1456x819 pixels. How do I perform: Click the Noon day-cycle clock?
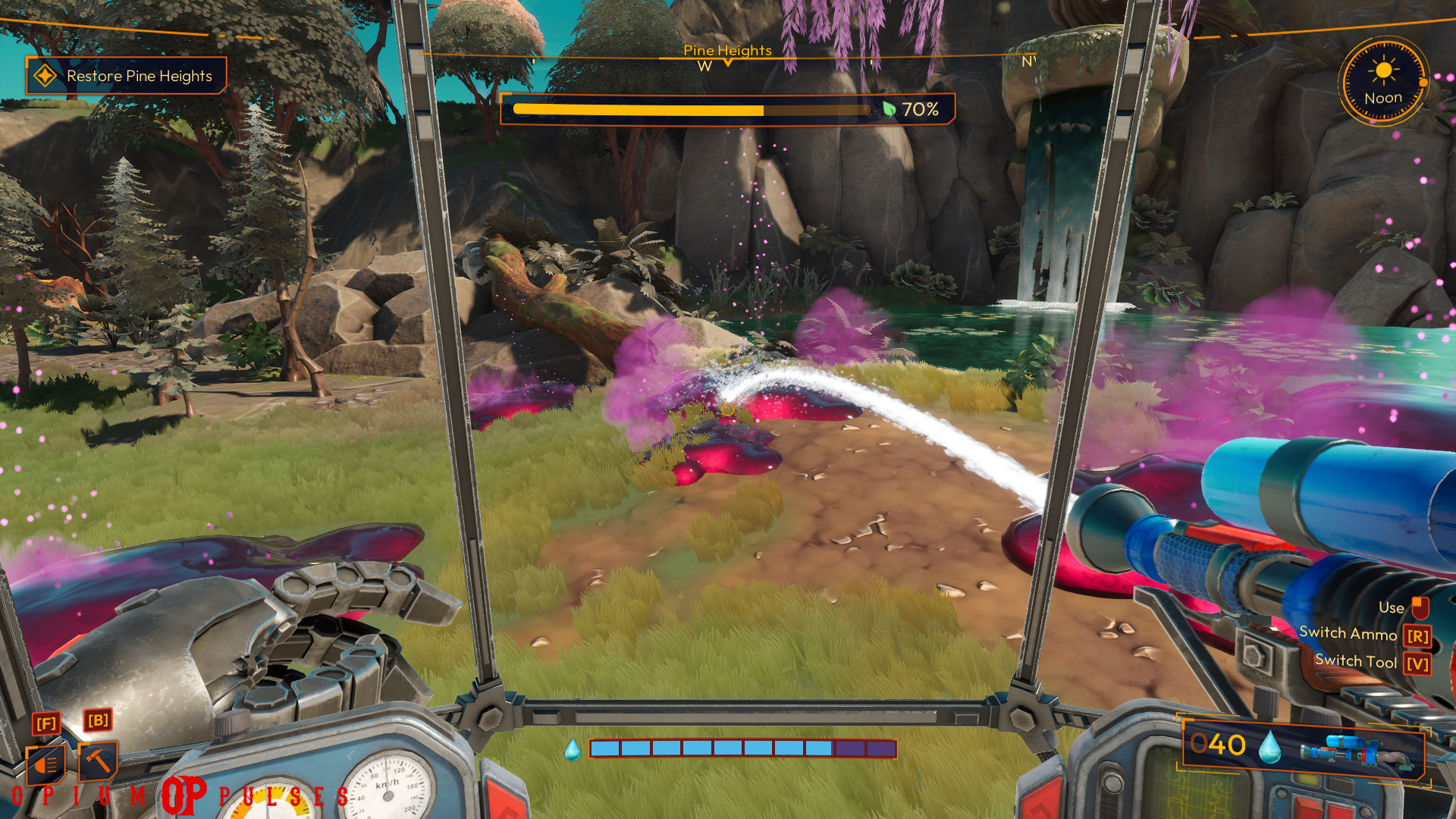tap(1383, 82)
